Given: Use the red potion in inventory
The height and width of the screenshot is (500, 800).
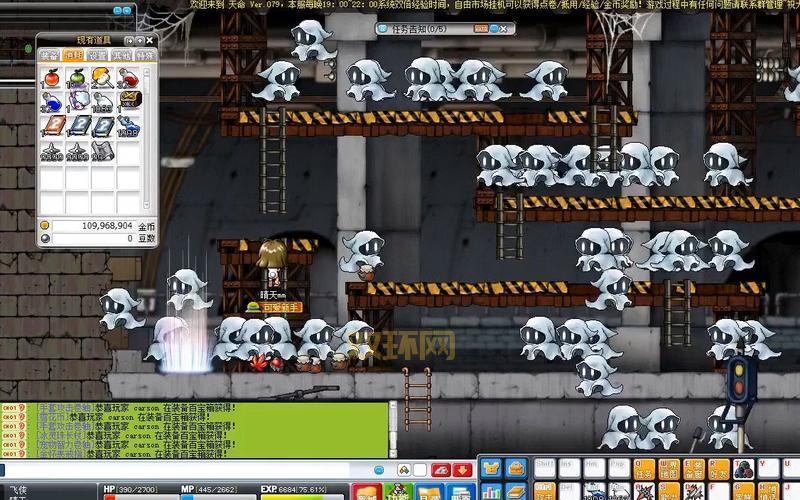Looking at the screenshot, I should pyautogui.click(x=128, y=78).
